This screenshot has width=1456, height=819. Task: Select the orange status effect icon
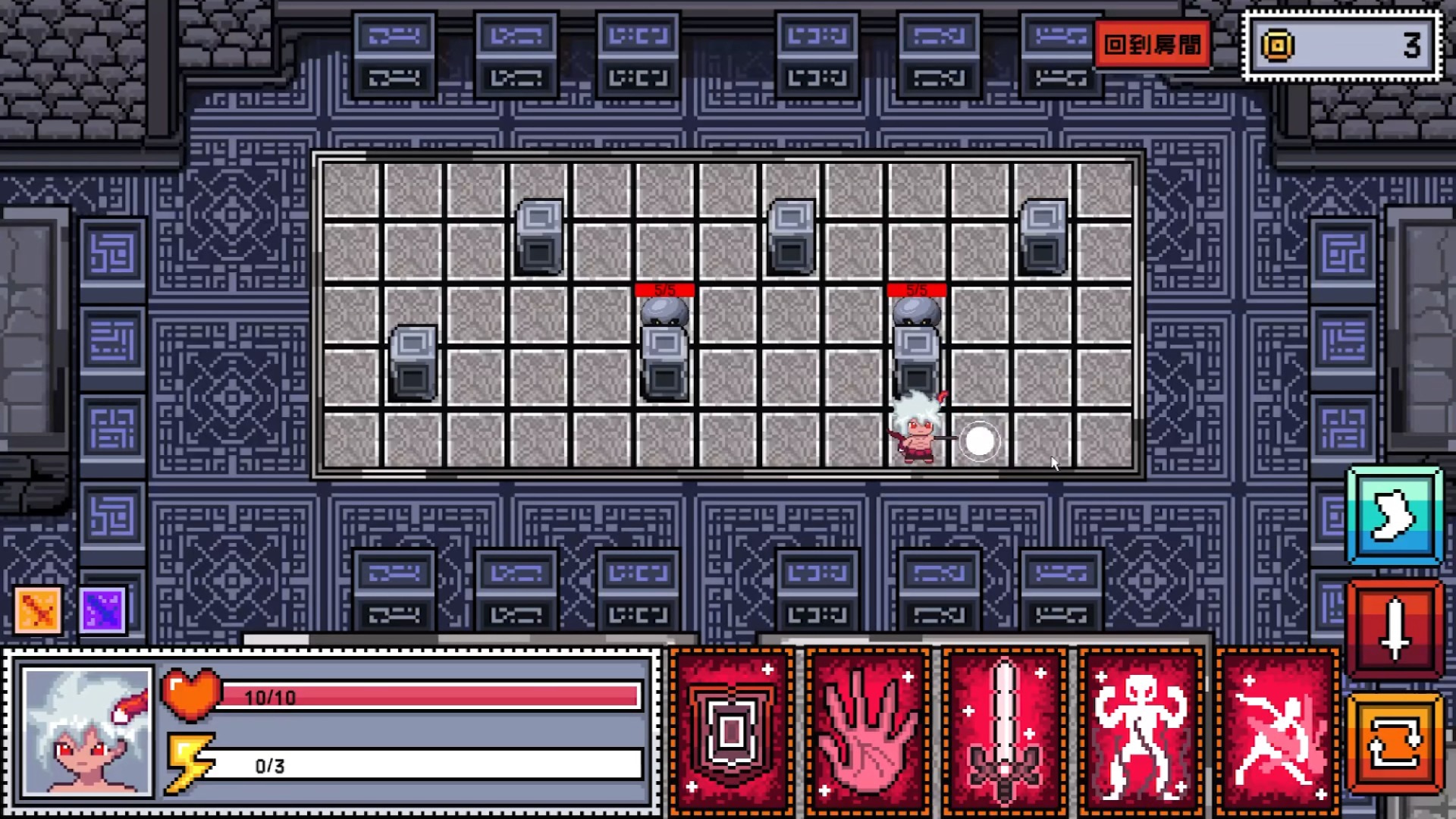[x=38, y=609]
